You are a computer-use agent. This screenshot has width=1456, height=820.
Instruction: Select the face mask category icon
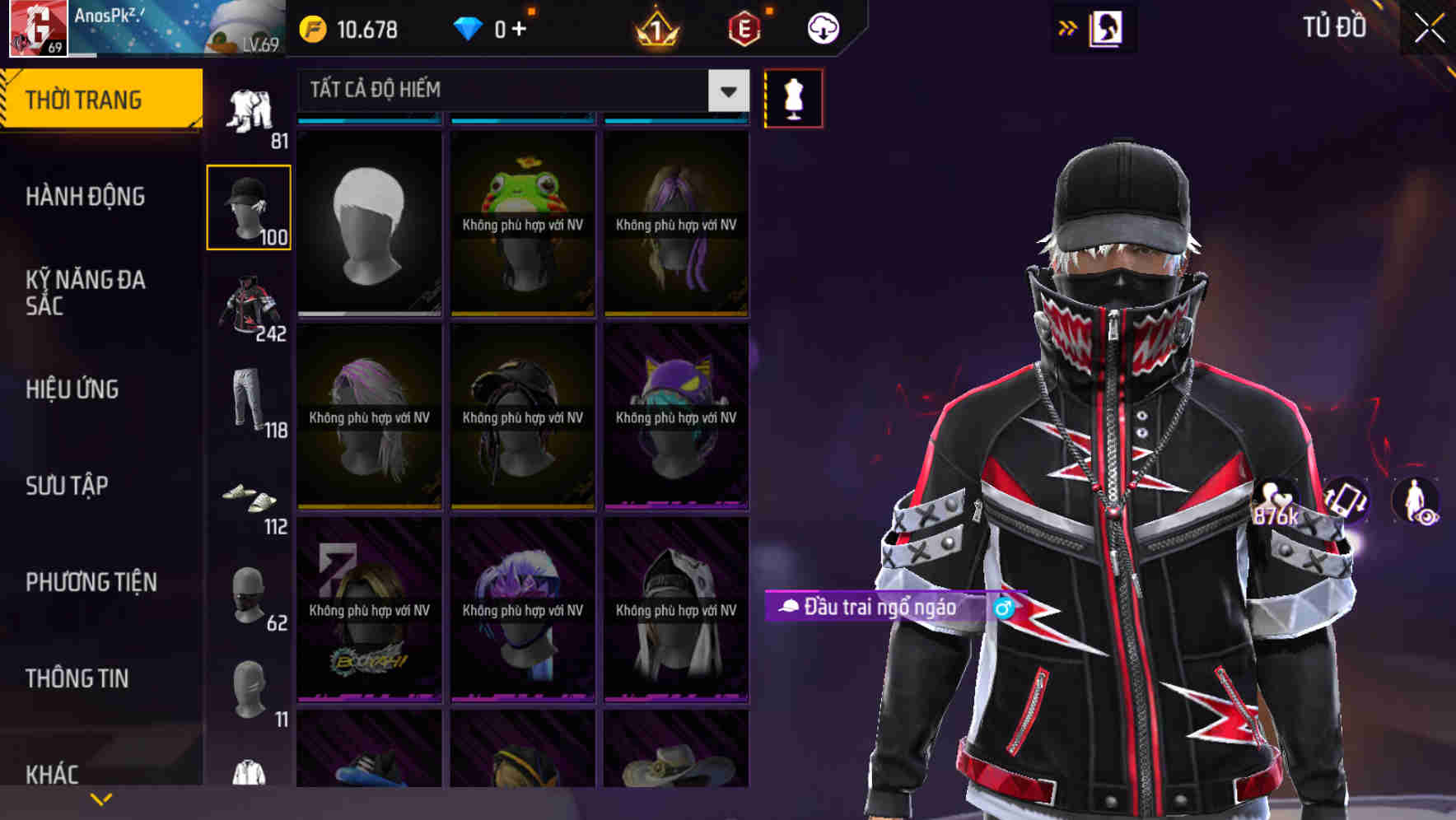[249, 593]
